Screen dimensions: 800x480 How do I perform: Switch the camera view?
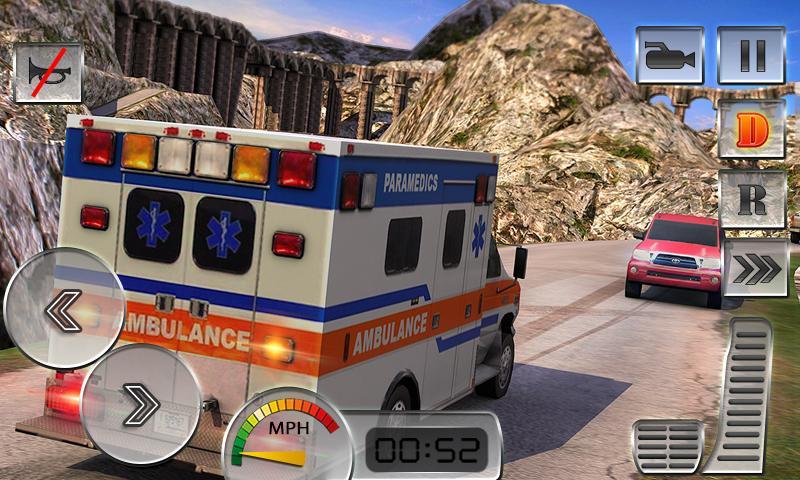coord(669,56)
